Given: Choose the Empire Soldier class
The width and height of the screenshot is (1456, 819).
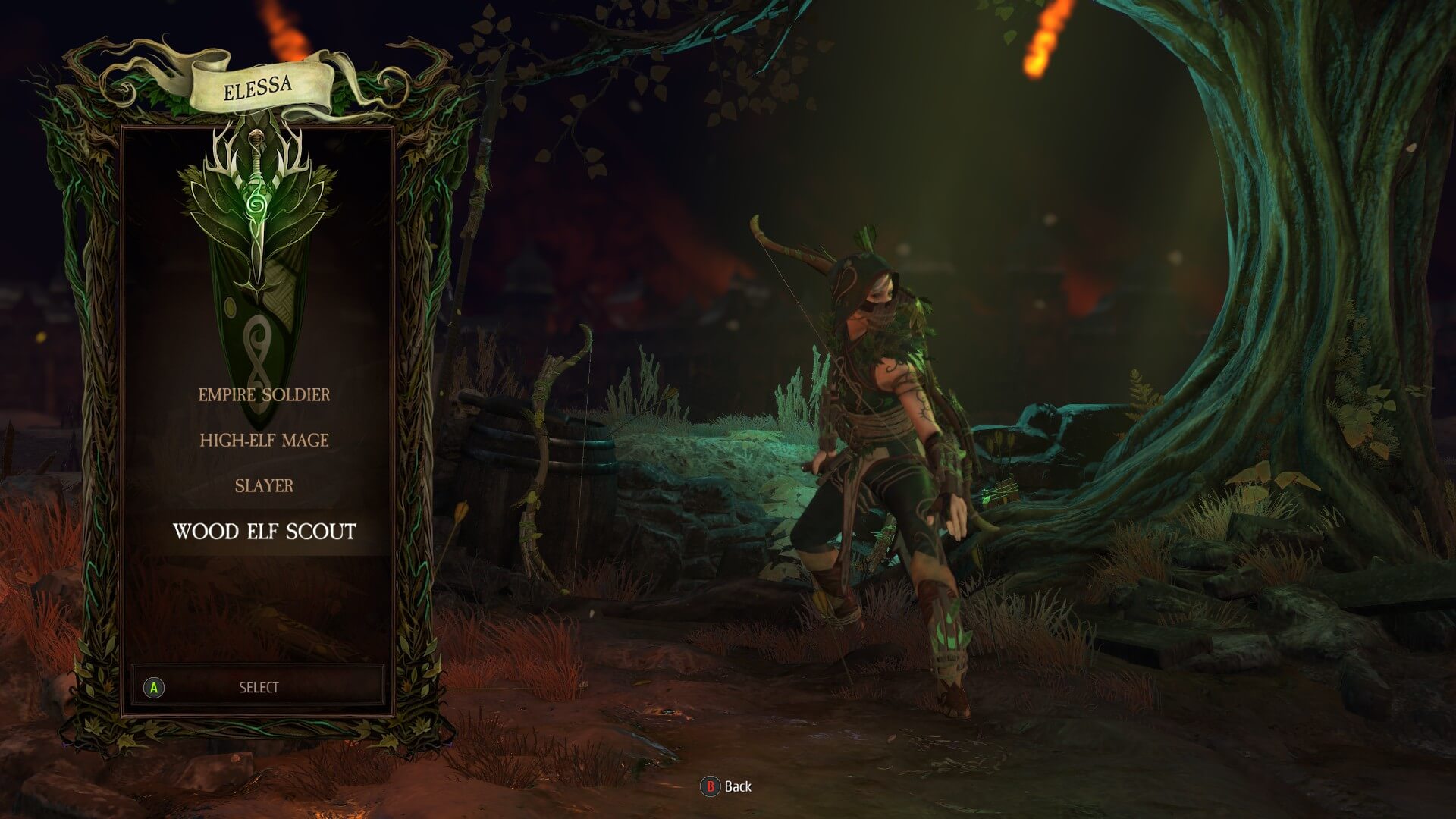Looking at the screenshot, I should pos(264,395).
